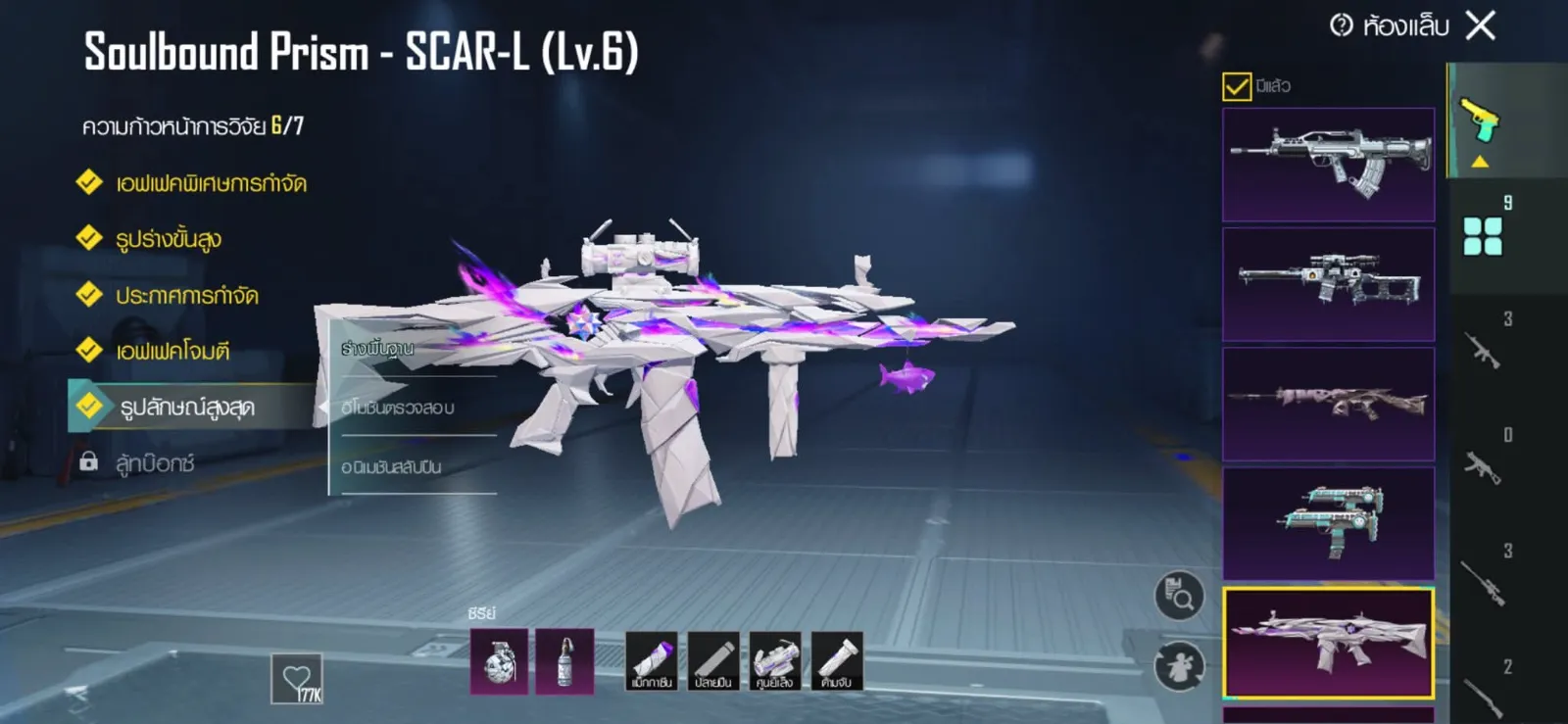Choose the scoped sniper rifle skin thumbnail
1568x724 pixels.
pyautogui.click(x=1328, y=284)
